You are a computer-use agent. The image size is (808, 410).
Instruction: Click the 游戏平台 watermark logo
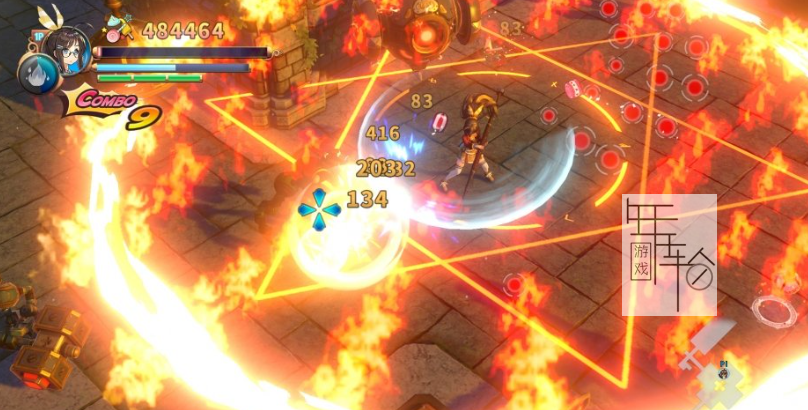[669, 254]
